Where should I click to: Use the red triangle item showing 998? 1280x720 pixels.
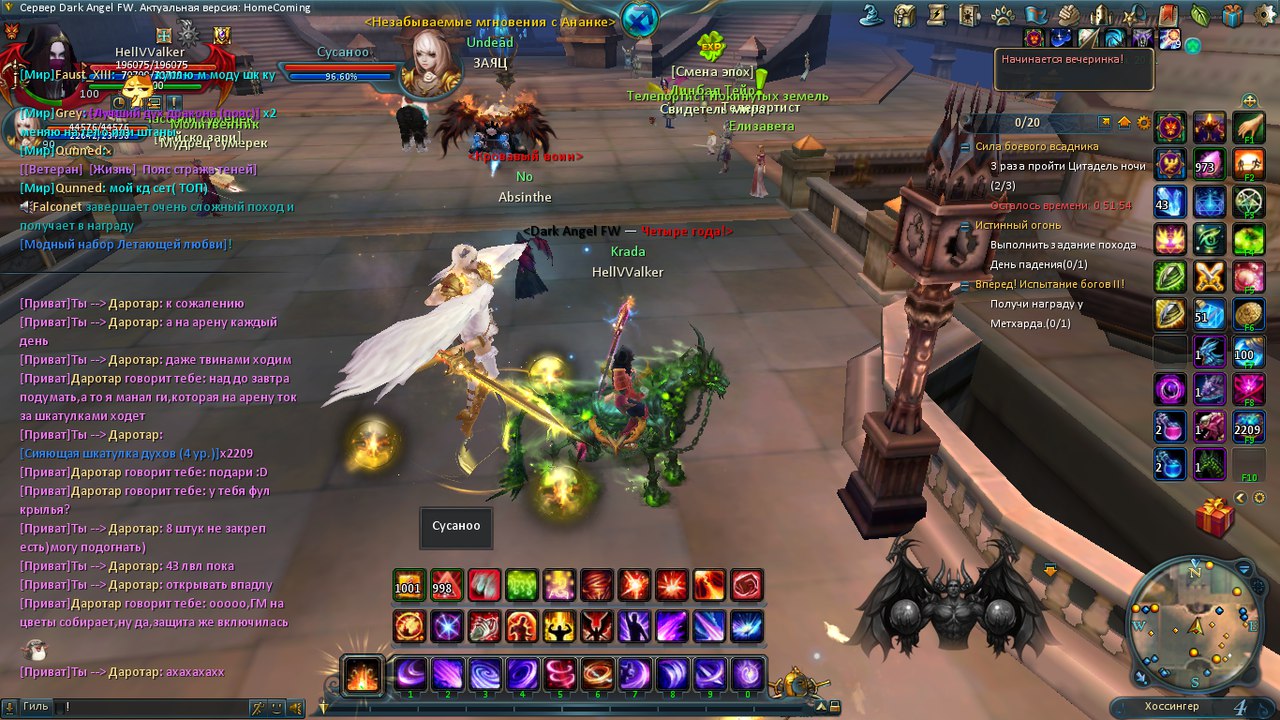point(446,585)
